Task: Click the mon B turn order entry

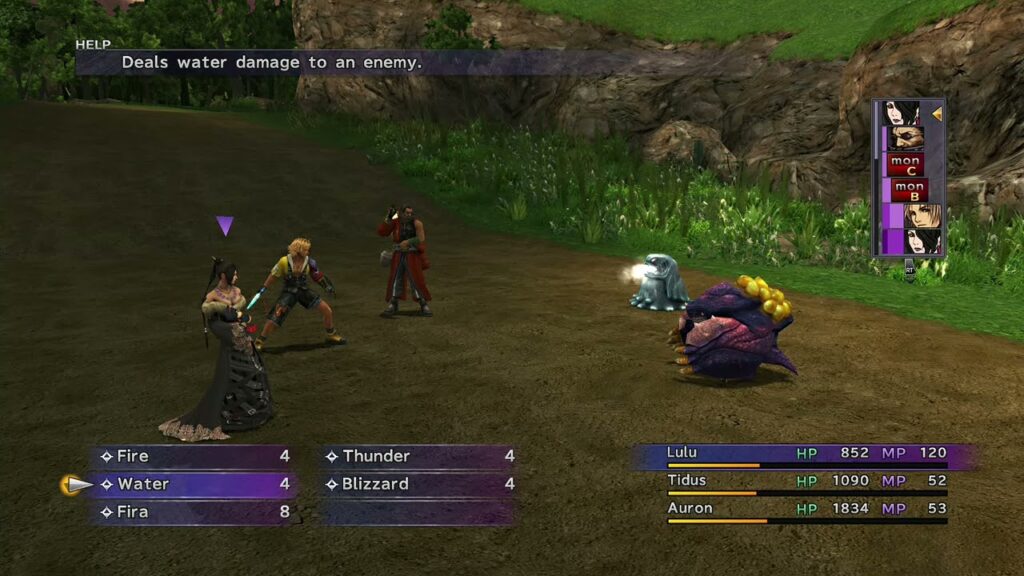Action: click(x=910, y=190)
